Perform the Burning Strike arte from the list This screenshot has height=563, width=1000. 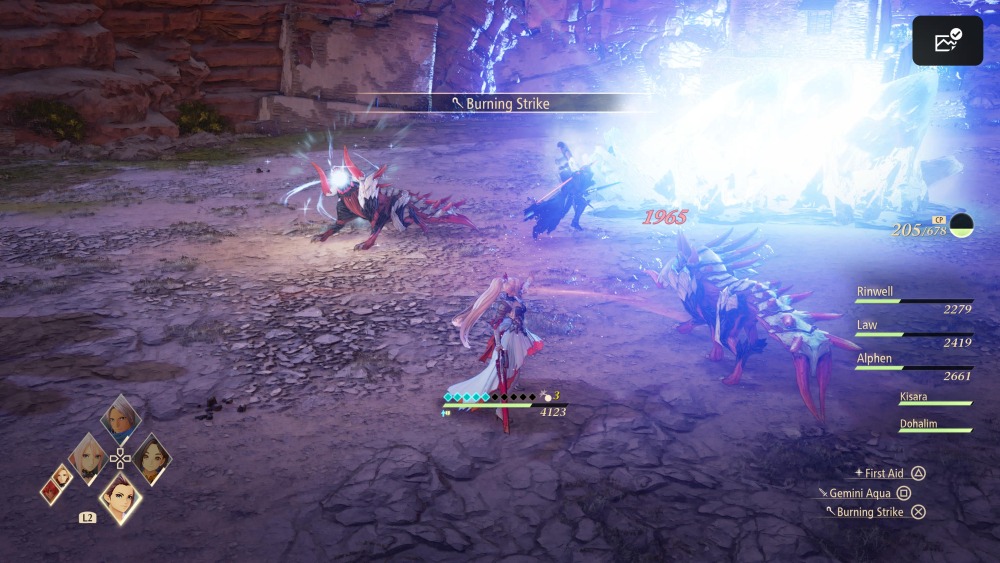[870, 512]
